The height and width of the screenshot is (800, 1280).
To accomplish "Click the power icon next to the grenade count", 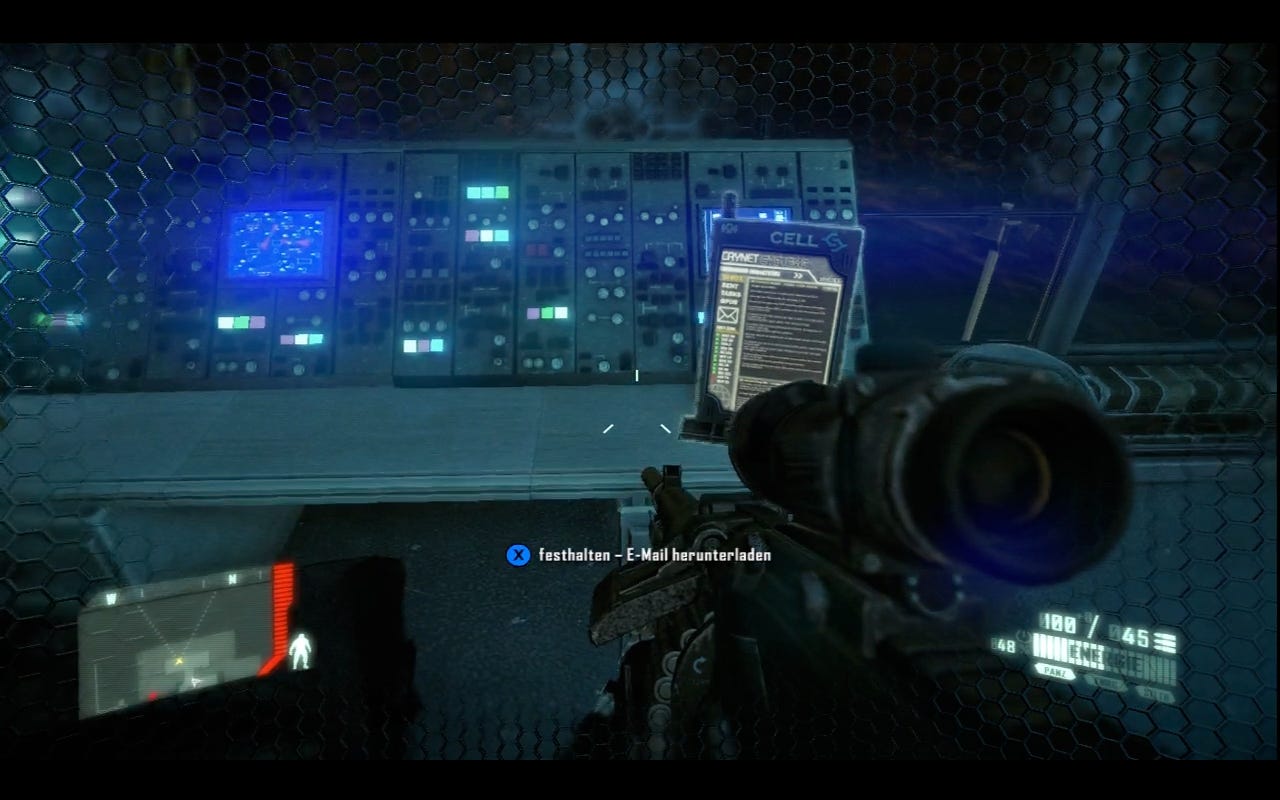I will pyautogui.click(x=1023, y=636).
